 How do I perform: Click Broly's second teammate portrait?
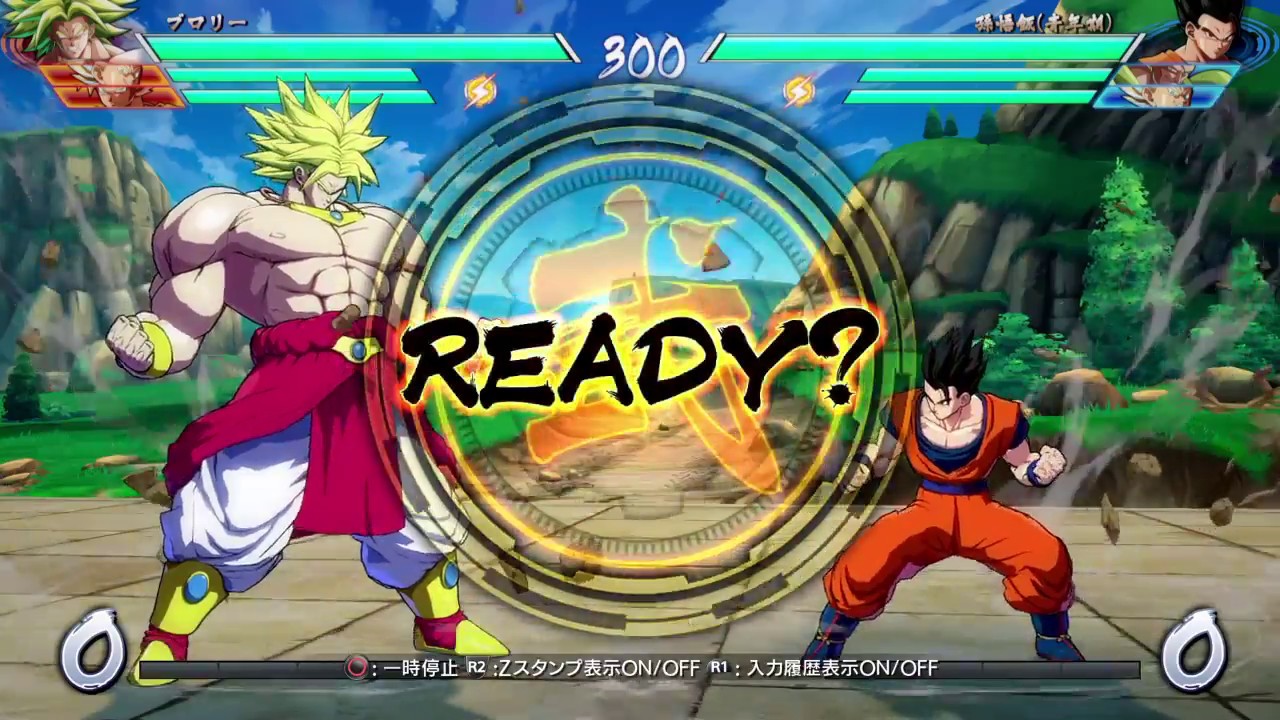110,95
